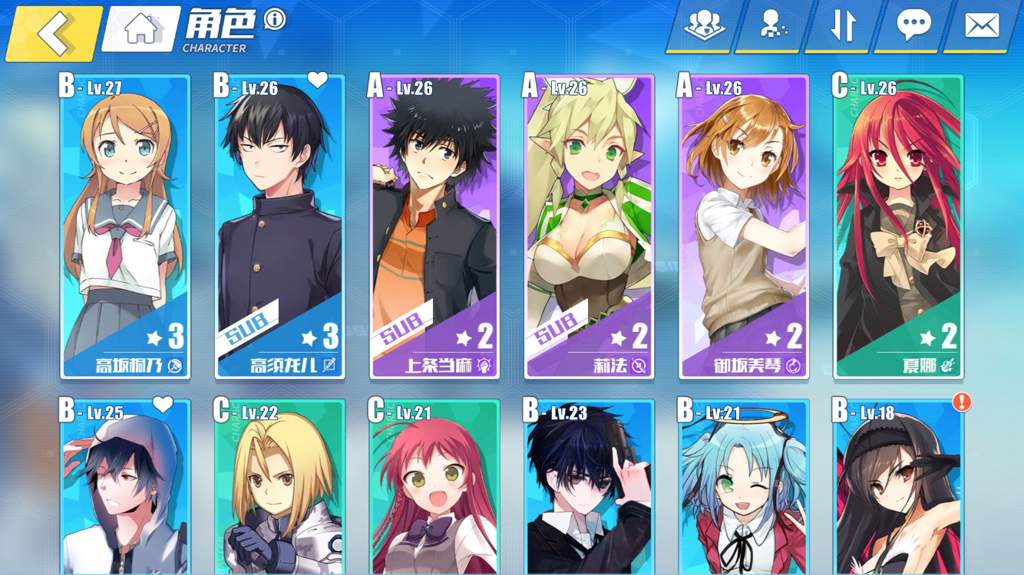This screenshot has height=575, width=1024.
Task: Open the chat speech bubble
Action: (x=912, y=25)
